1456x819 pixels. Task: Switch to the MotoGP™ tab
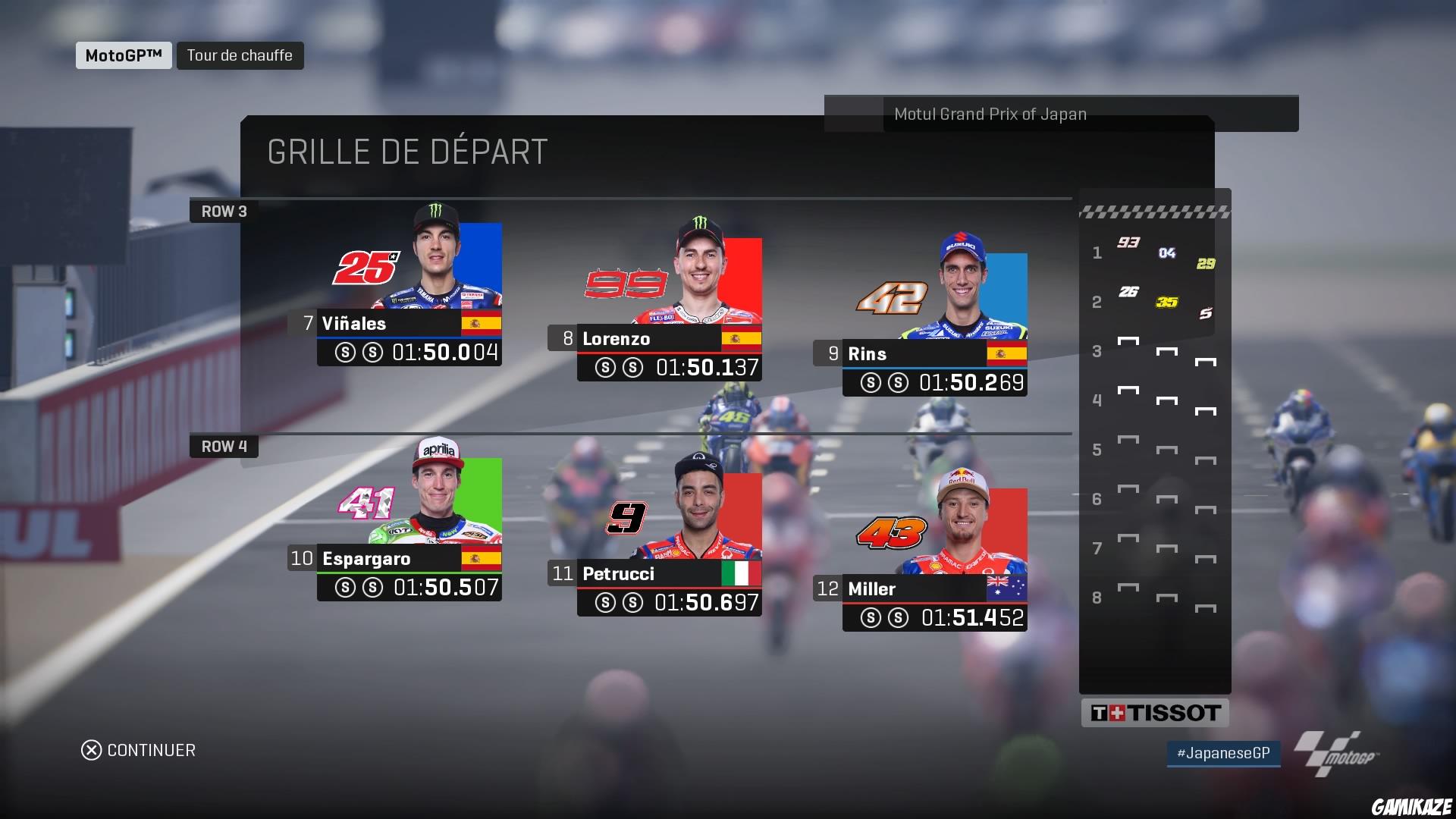(x=124, y=55)
